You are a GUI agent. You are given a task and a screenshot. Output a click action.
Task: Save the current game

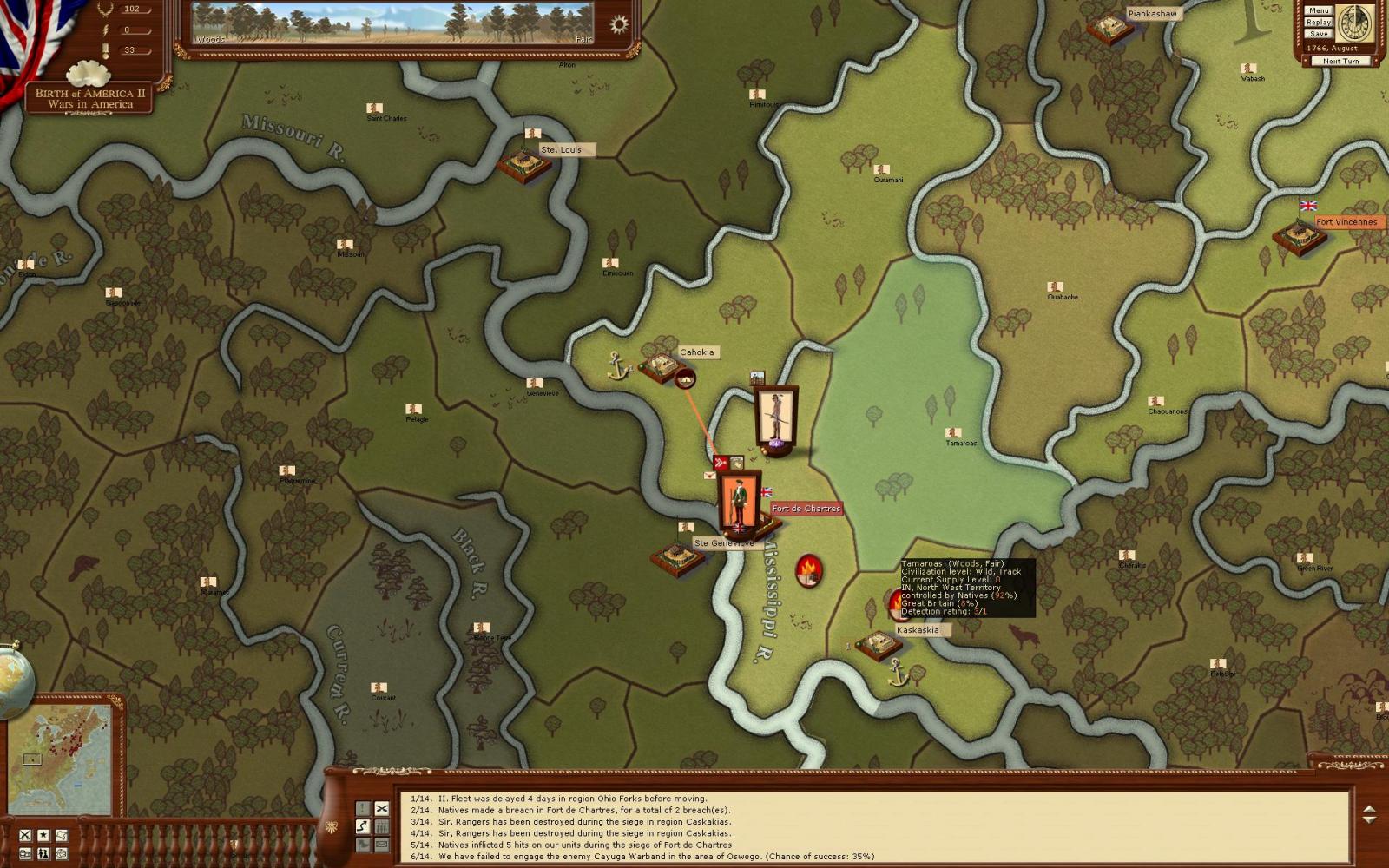(x=1319, y=33)
